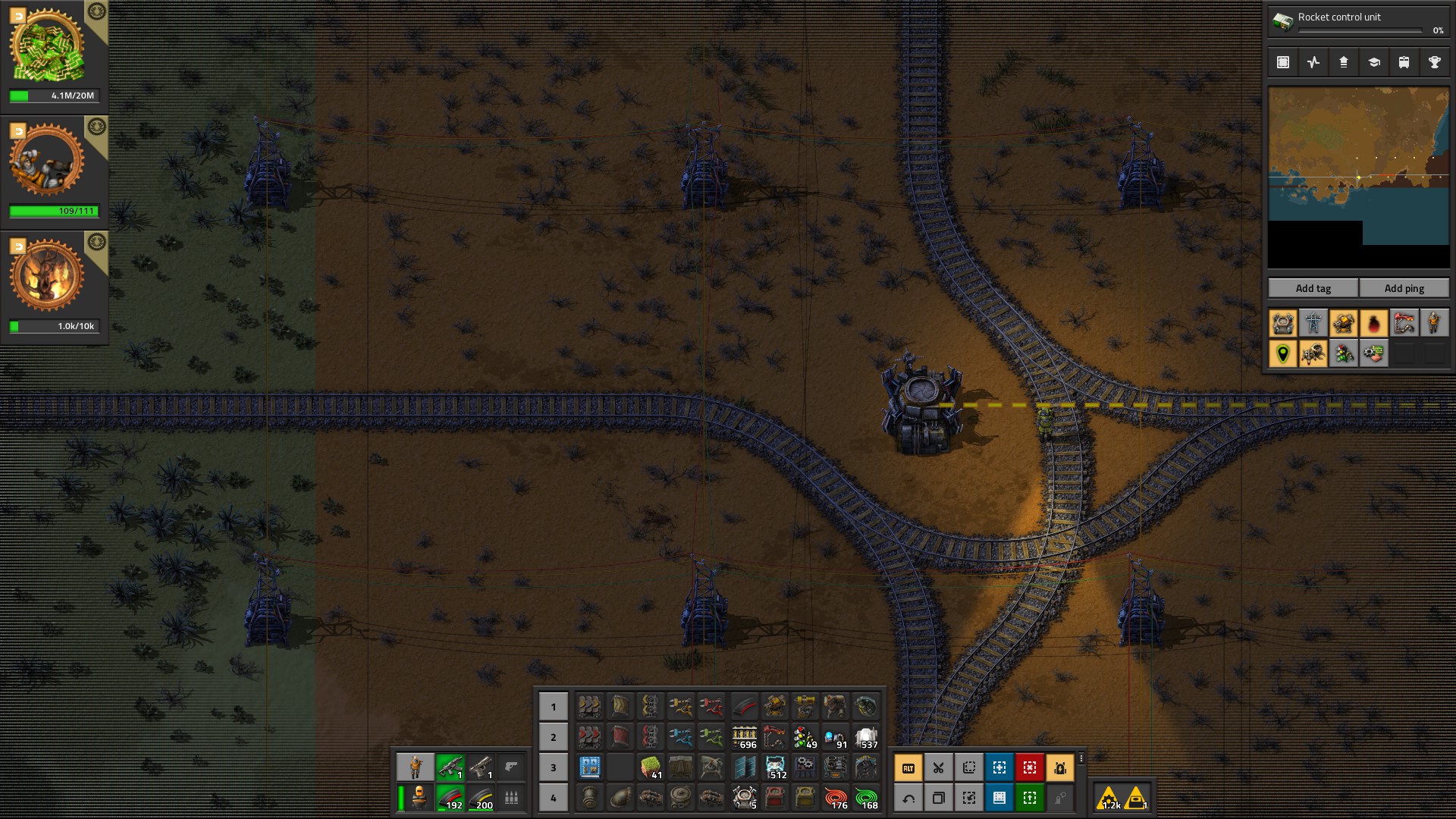1456x819 pixels.
Task: Click the Add tag button
Action: (1313, 288)
